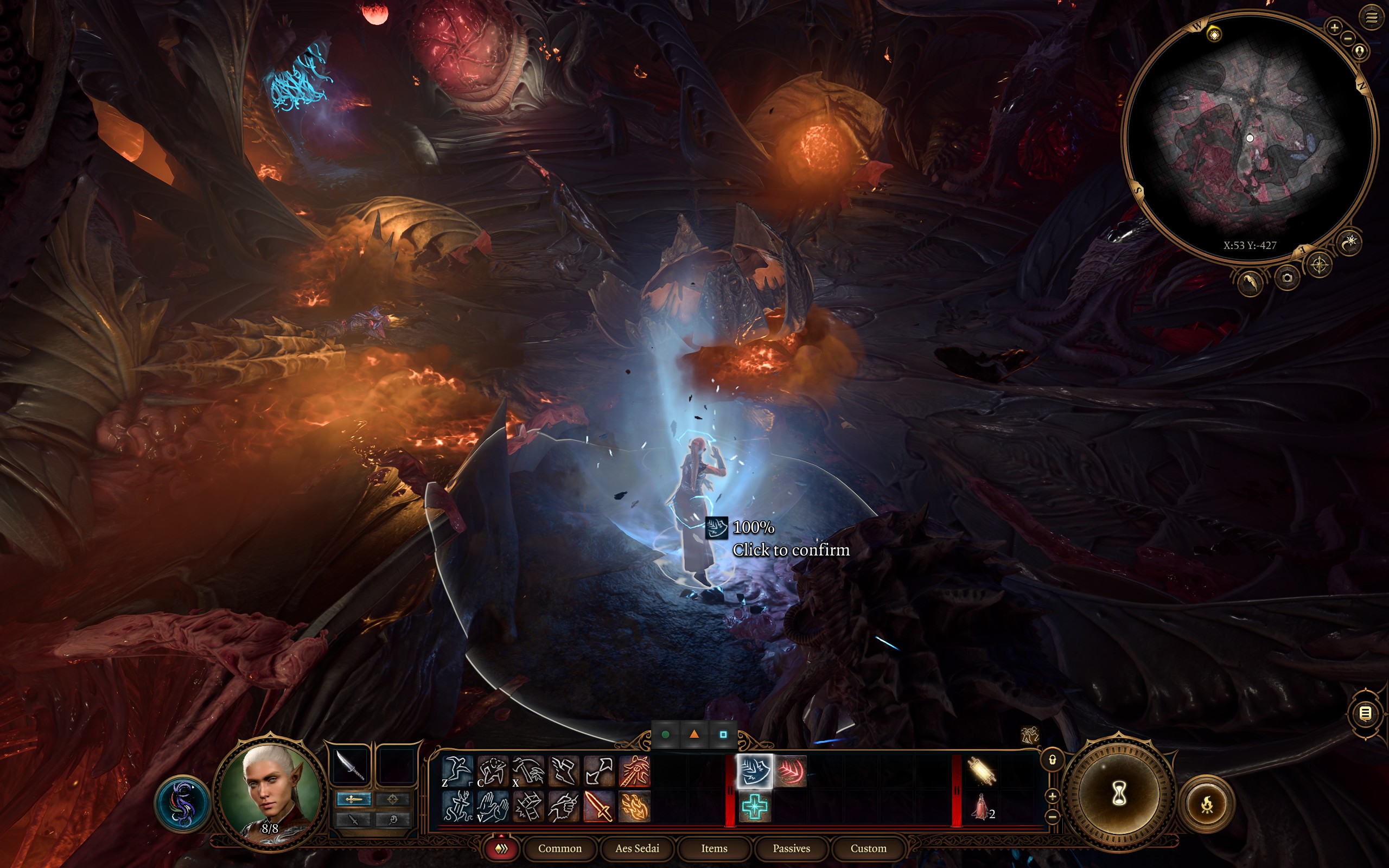Select the white-haired elf portrait
Screen dimensions: 1389x868
(269, 792)
